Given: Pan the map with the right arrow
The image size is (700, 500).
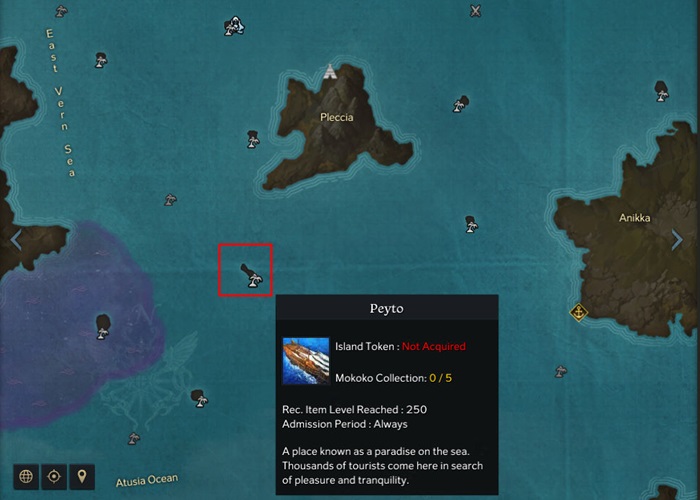Looking at the screenshot, I should click(x=677, y=240).
